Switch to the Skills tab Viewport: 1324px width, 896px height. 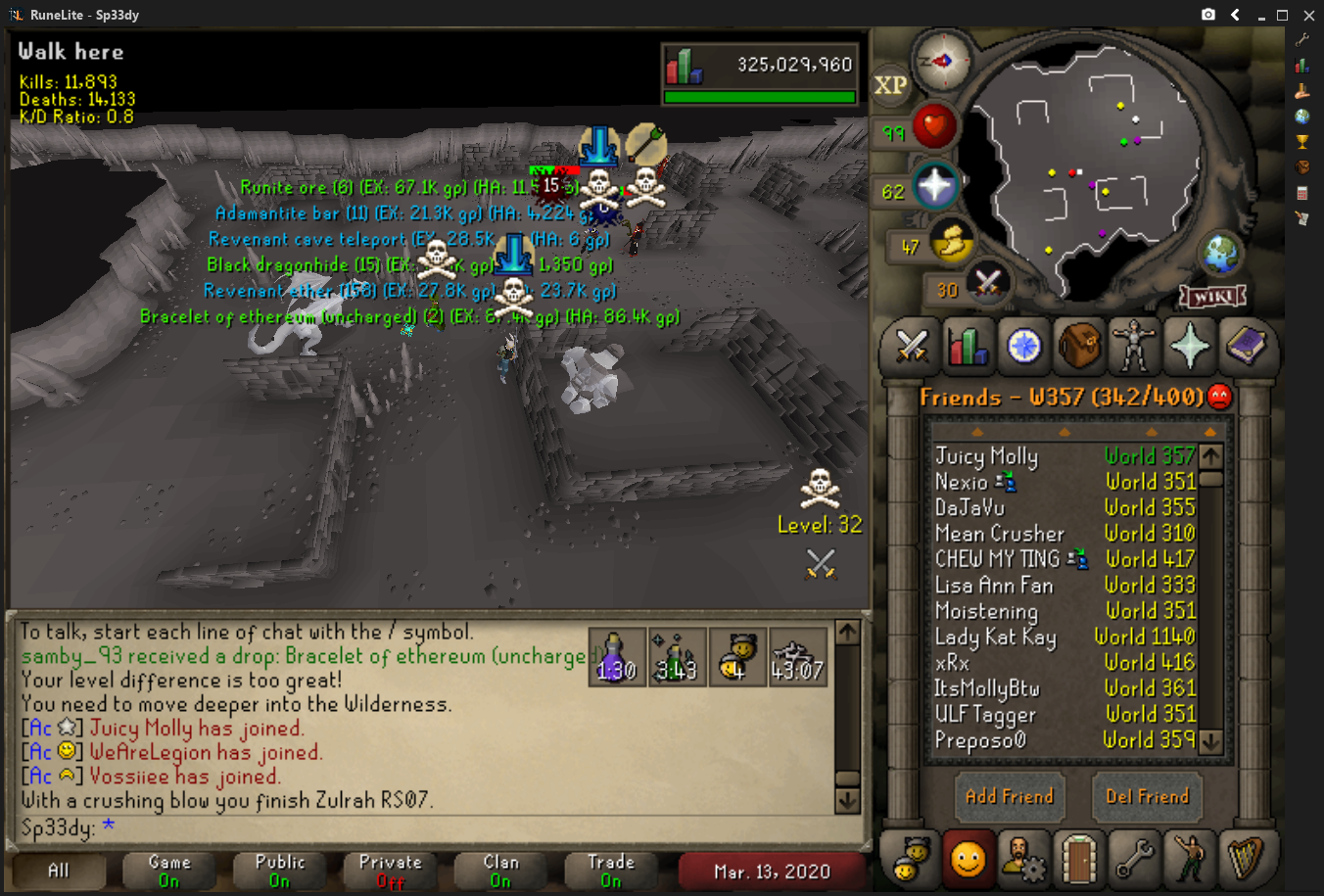tap(968, 346)
